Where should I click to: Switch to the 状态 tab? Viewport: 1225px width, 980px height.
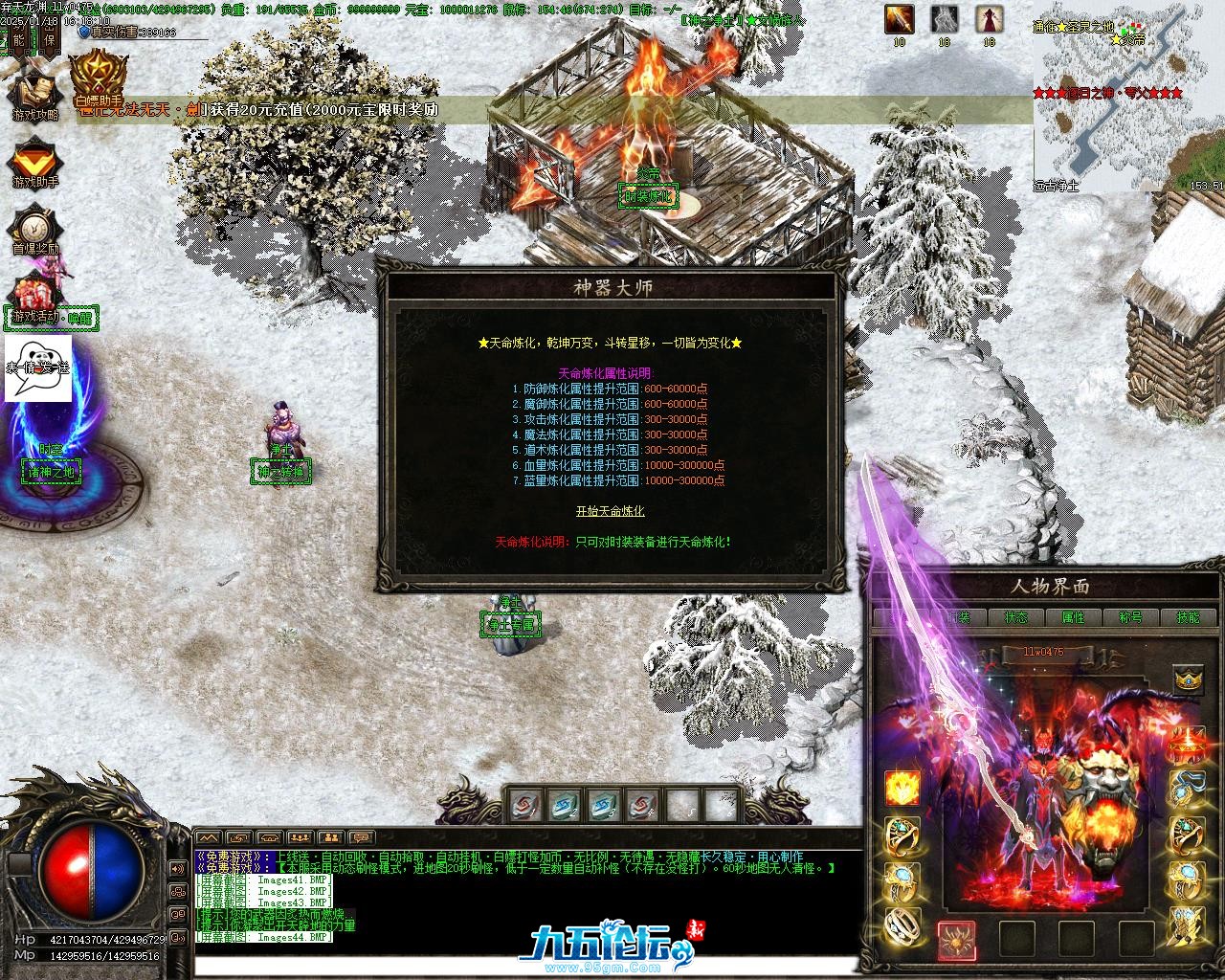click(1015, 617)
